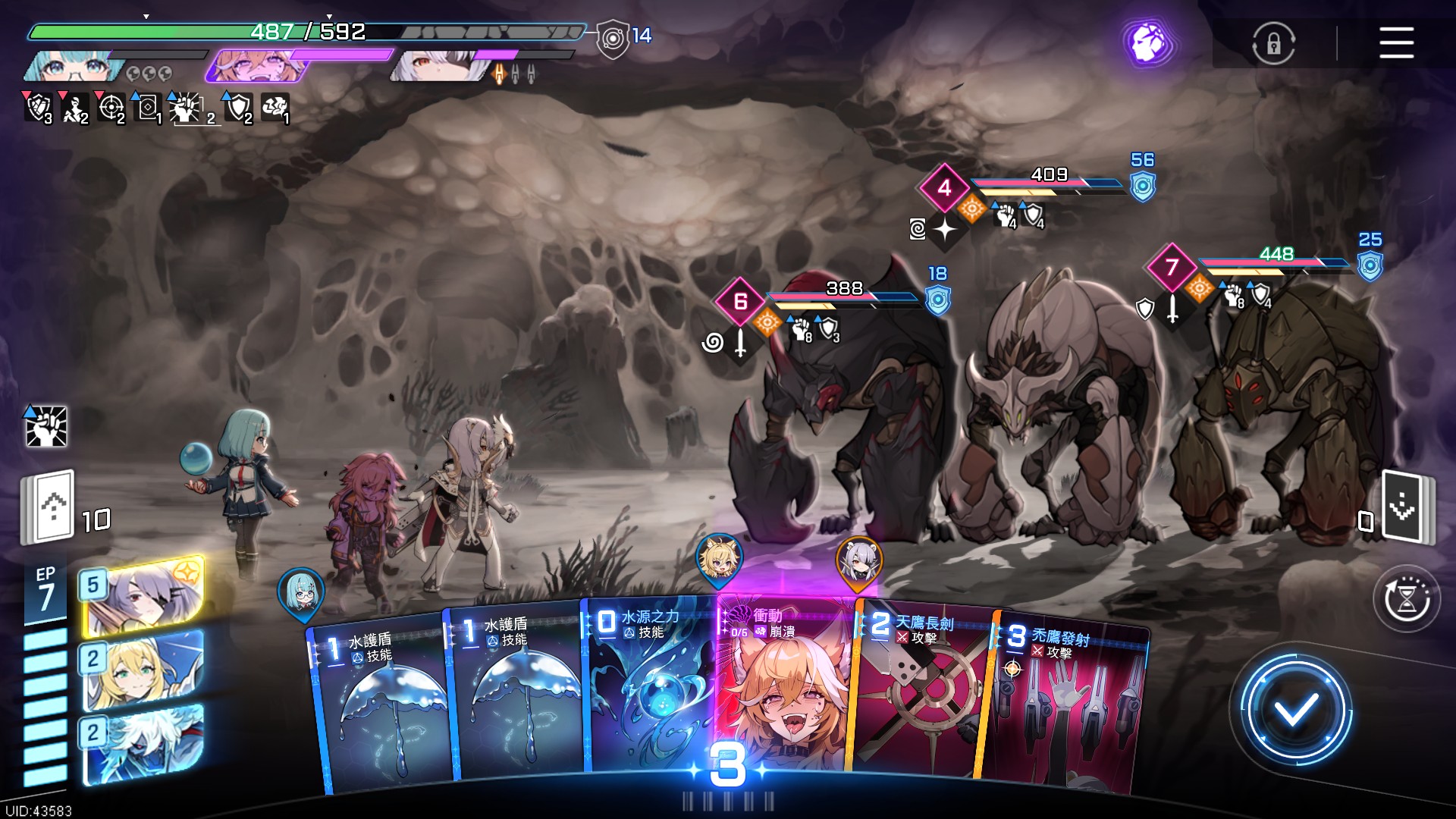Toggle the padlock lock button
This screenshot has width=1456, height=819.
point(1273,43)
